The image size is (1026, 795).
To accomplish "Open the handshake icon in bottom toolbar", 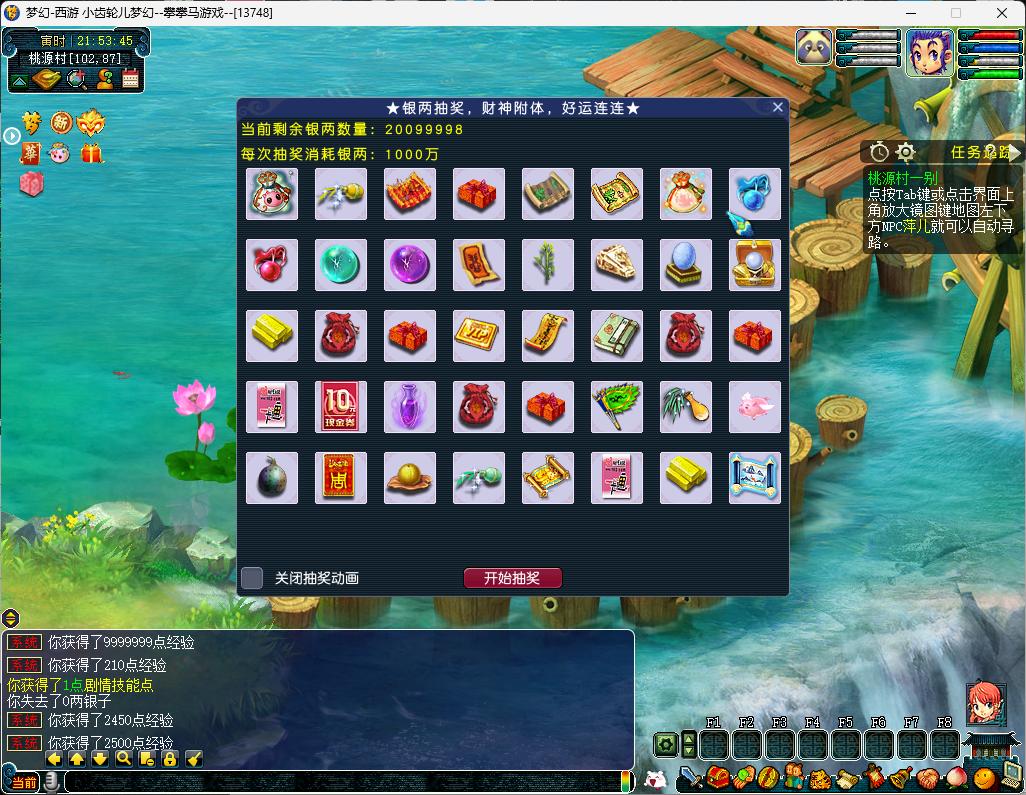I will click(x=926, y=777).
